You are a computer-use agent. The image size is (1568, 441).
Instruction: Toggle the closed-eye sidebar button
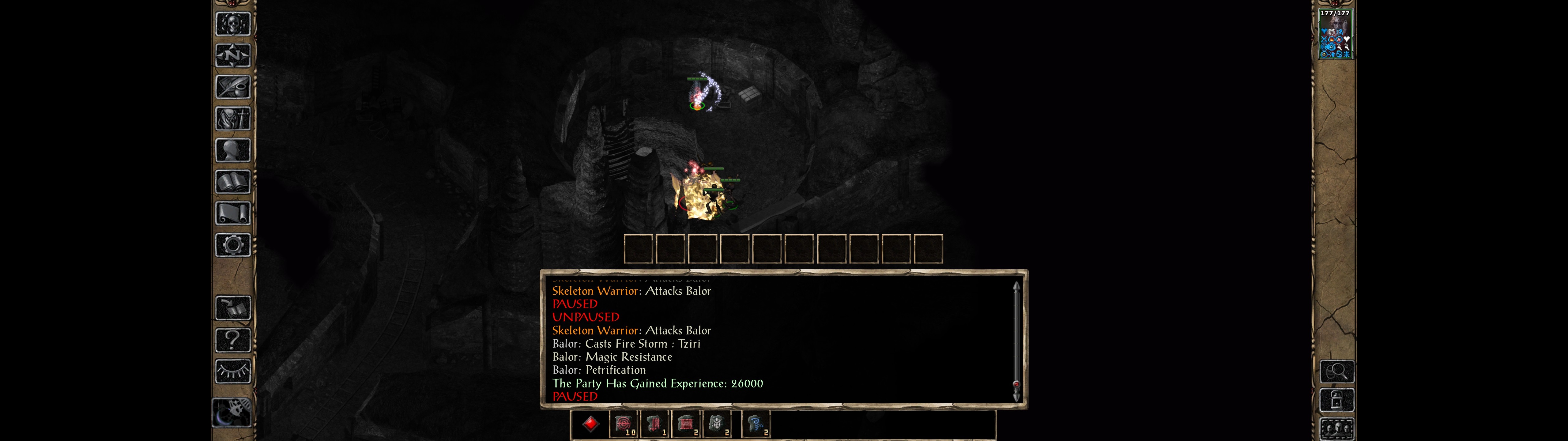[x=233, y=371]
